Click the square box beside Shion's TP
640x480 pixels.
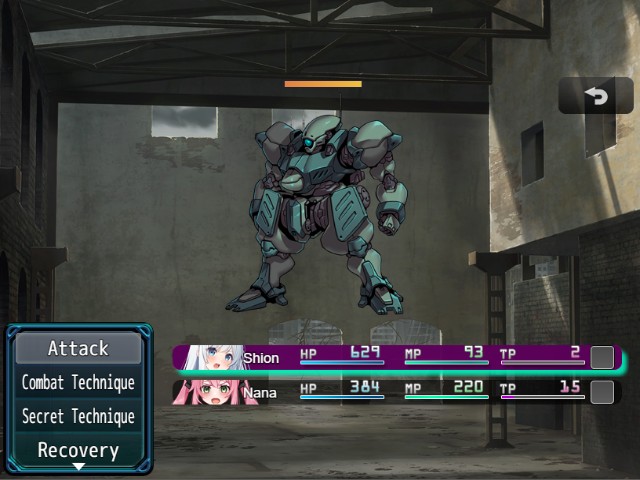click(602, 357)
